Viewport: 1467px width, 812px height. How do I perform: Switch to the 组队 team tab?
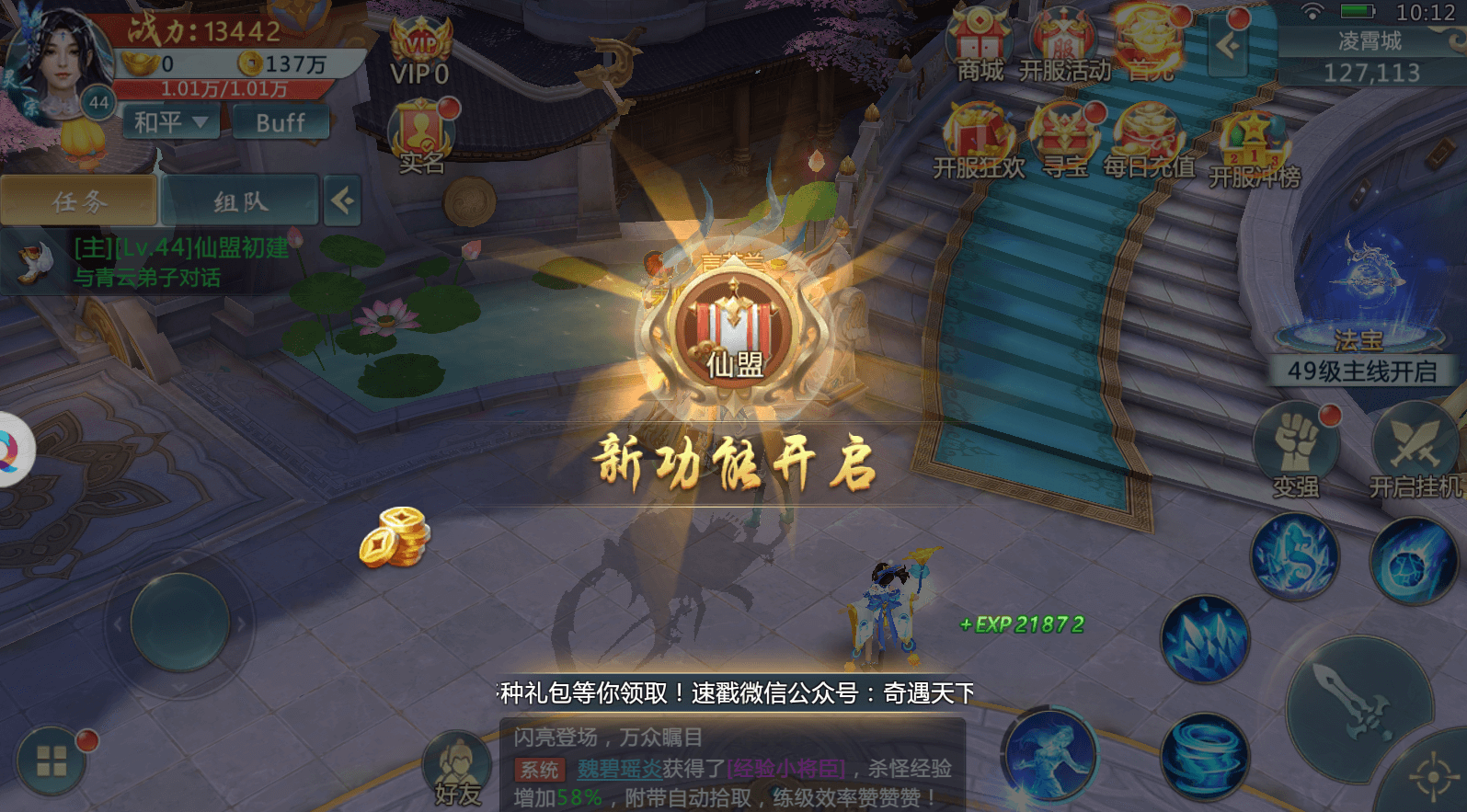(242, 199)
